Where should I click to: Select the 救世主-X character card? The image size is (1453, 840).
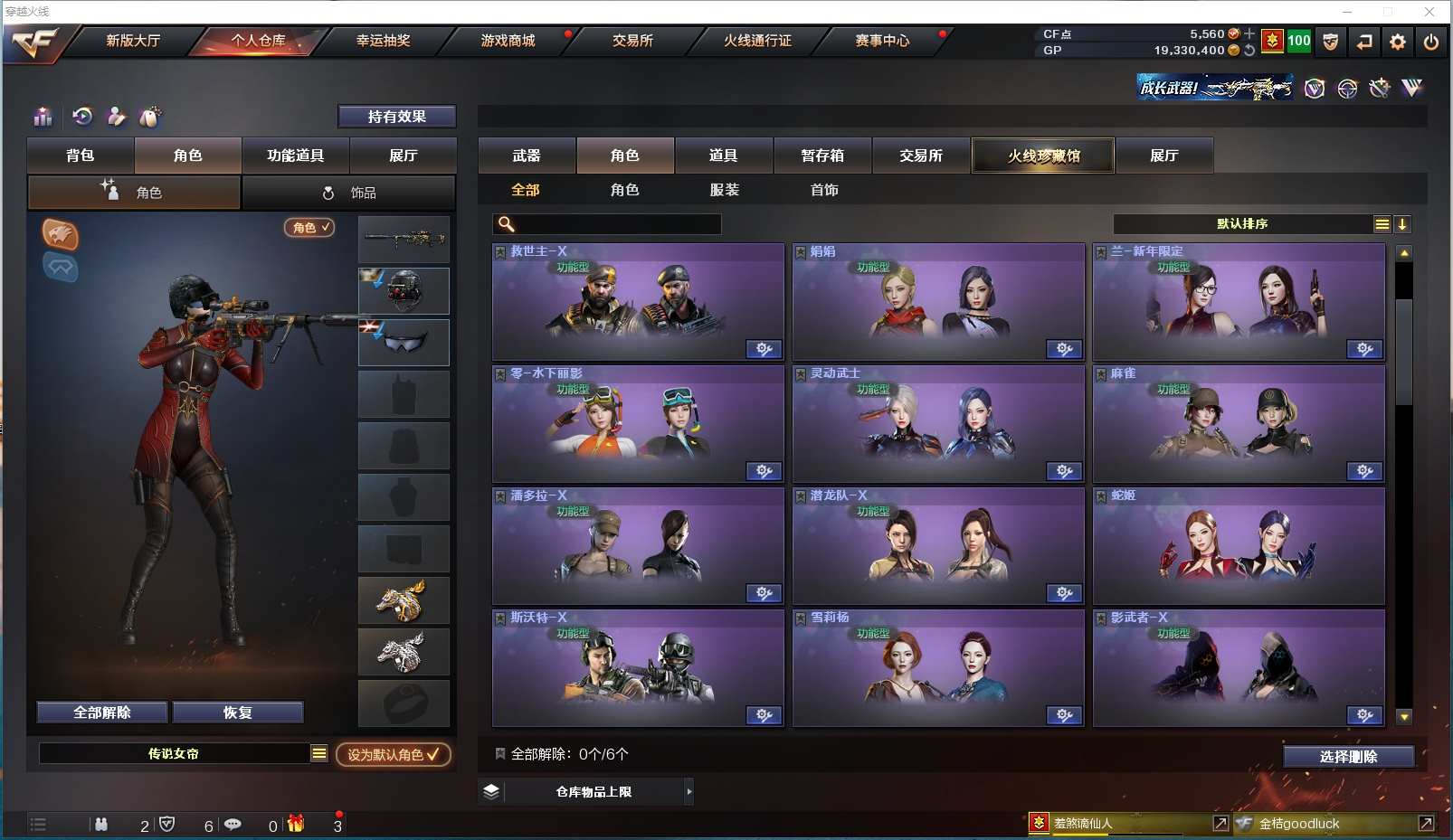tap(638, 302)
